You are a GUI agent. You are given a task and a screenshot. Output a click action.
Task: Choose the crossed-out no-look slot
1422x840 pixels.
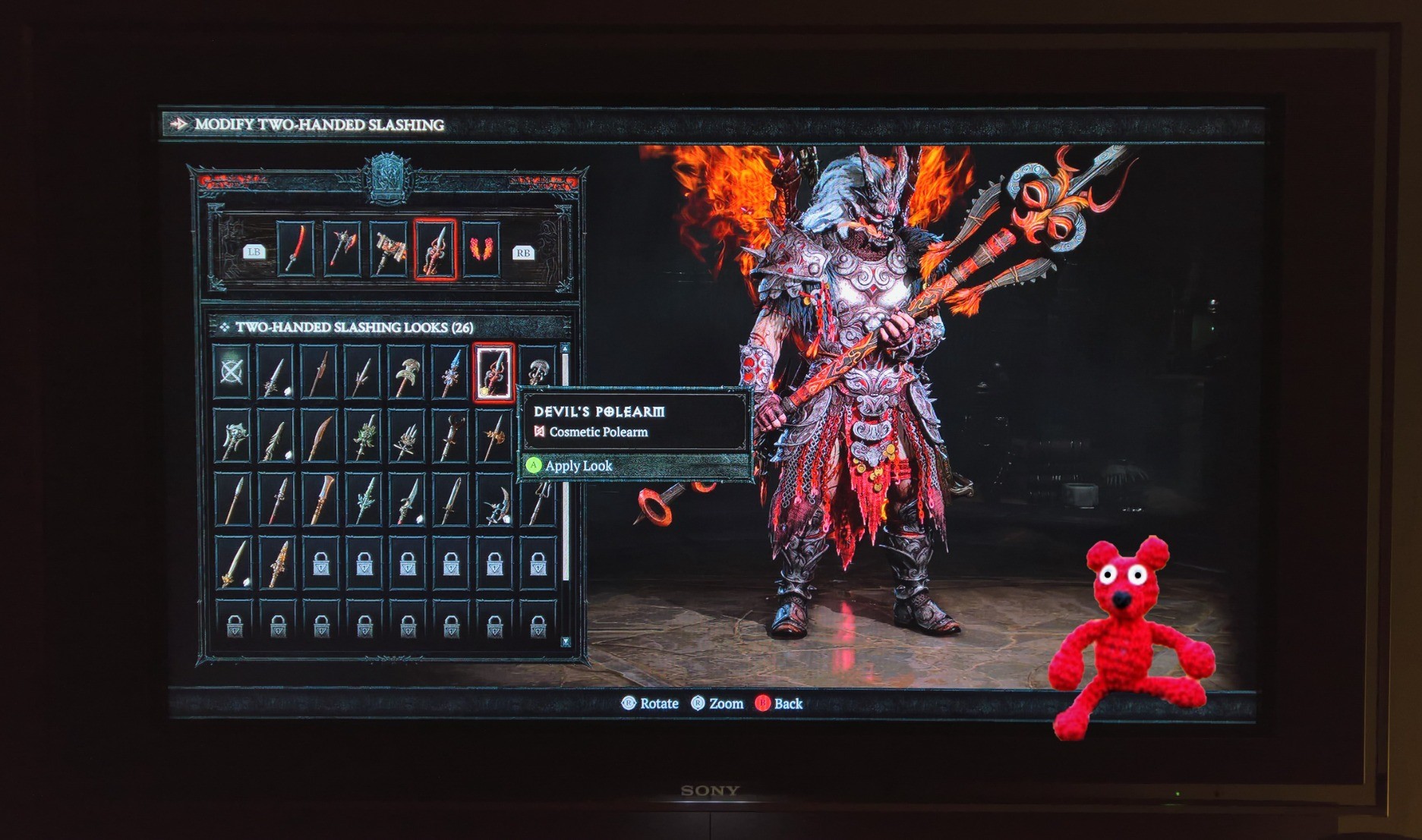coord(232,372)
